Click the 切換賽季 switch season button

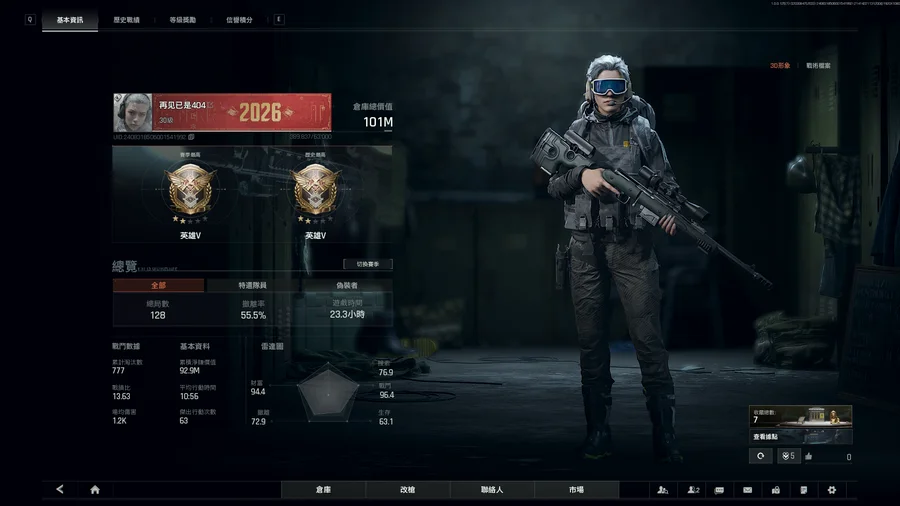[x=367, y=265]
